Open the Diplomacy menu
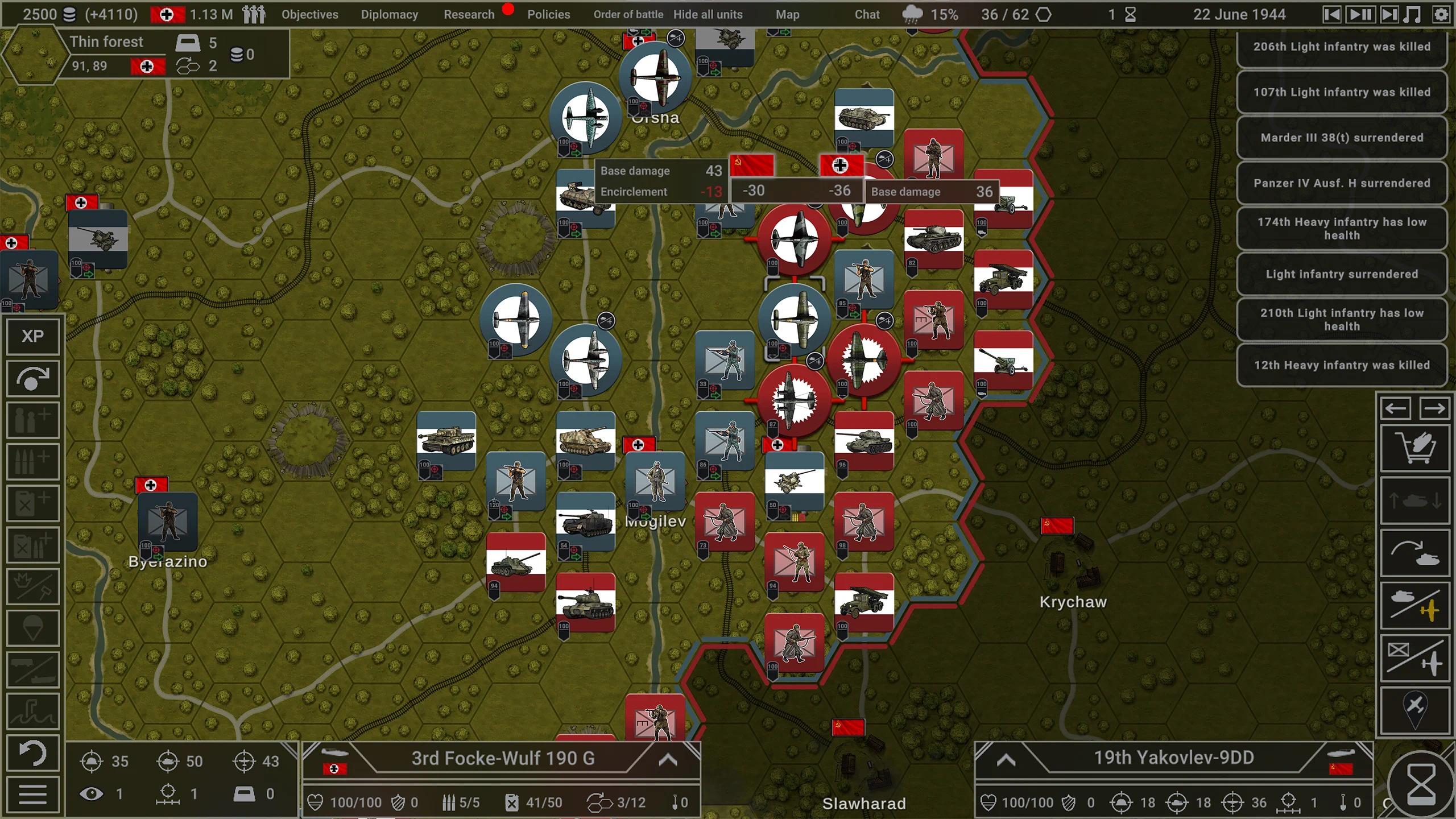This screenshot has width=1456, height=819. [x=389, y=14]
